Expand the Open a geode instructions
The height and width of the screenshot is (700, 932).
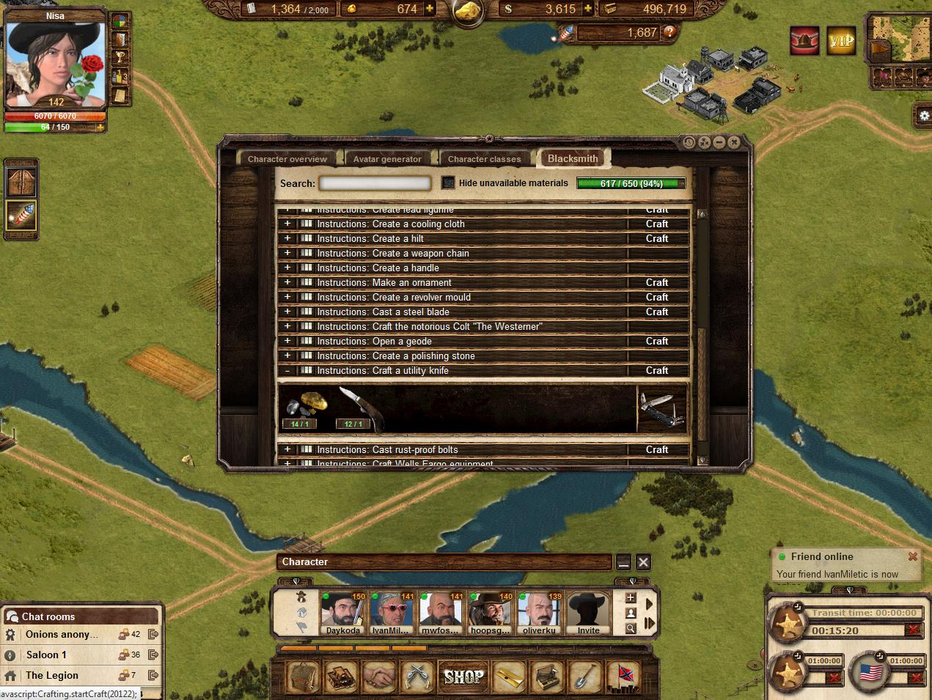[x=287, y=341]
